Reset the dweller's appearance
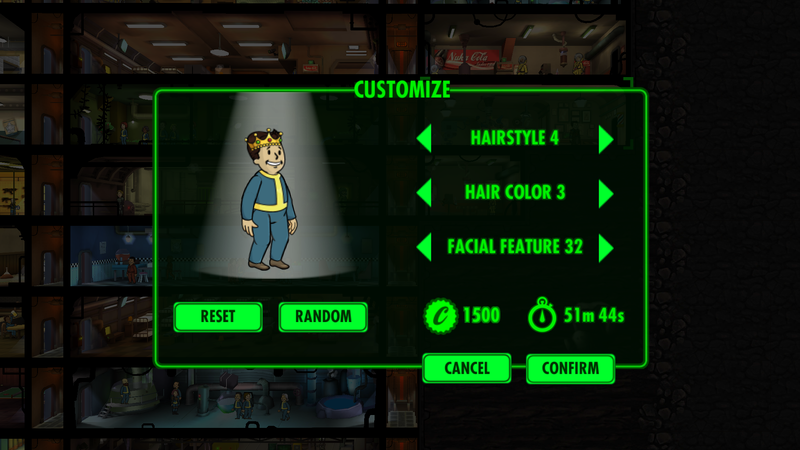Viewport: 800px width, 450px height. 218,317
